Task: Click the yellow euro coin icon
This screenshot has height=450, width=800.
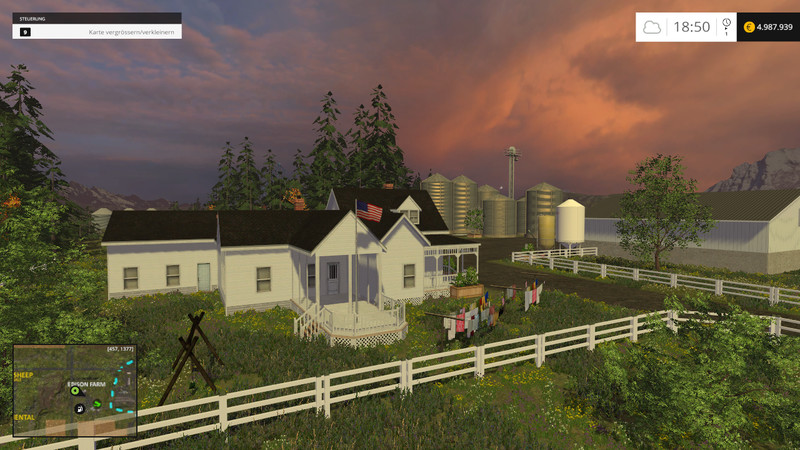Action: (x=749, y=27)
